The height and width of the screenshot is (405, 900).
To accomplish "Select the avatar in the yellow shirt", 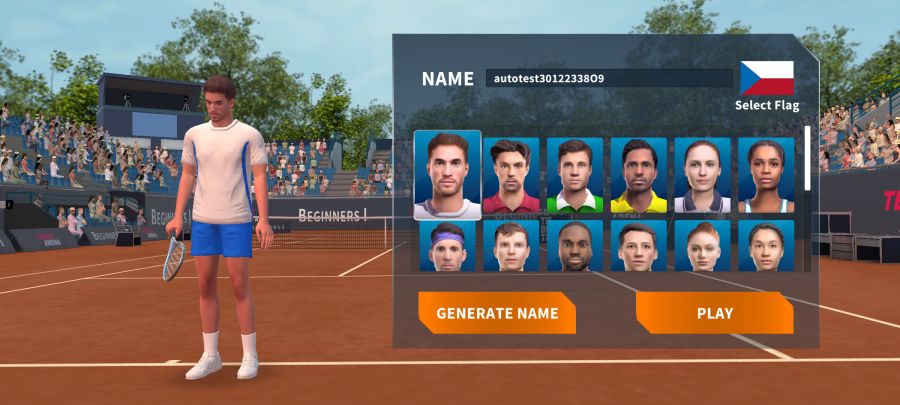I will point(639,176).
